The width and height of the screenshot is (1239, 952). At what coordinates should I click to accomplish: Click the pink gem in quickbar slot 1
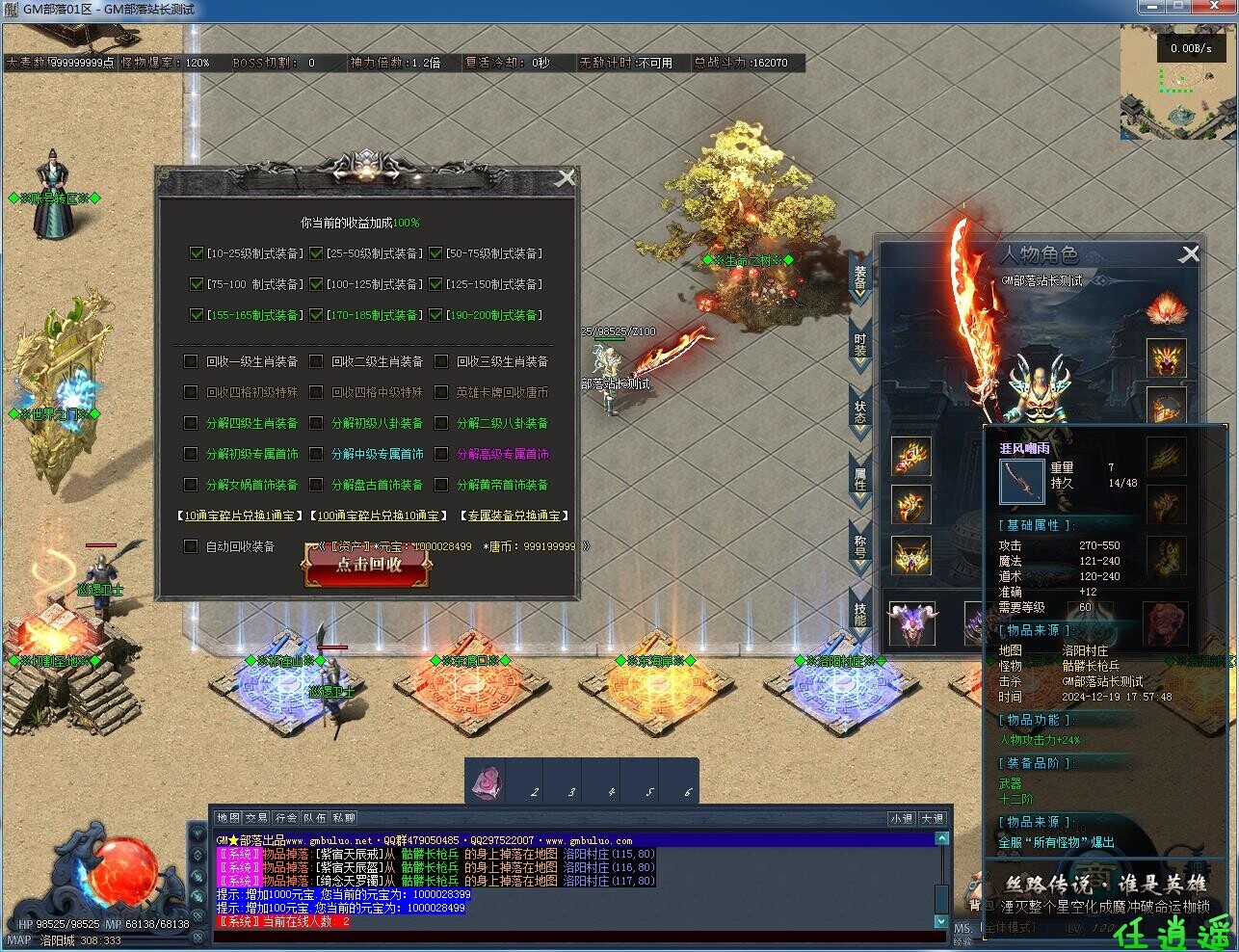tap(486, 780)
